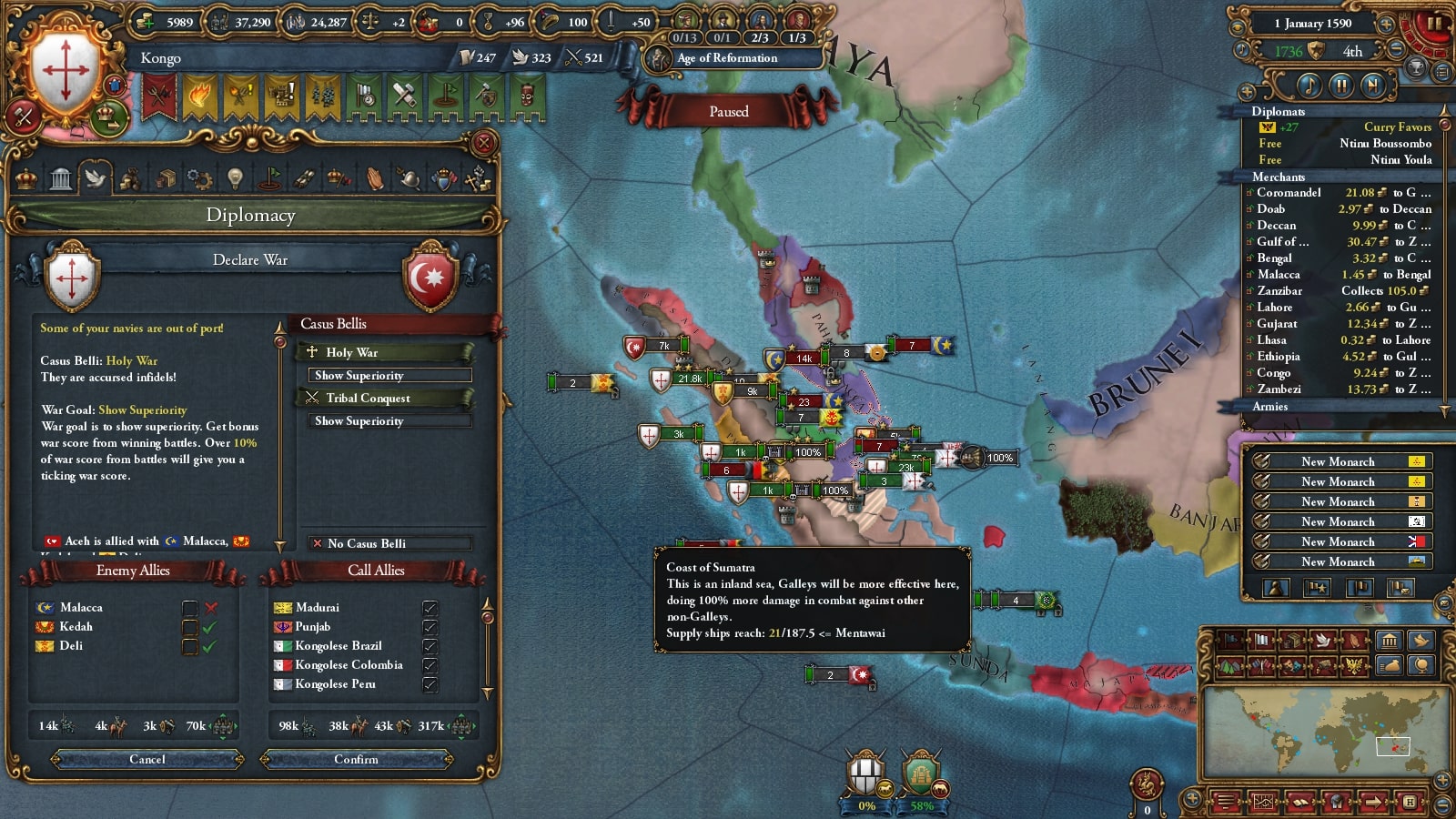
Task: Select the No Casus Belli option
Action: pos(389,543)
